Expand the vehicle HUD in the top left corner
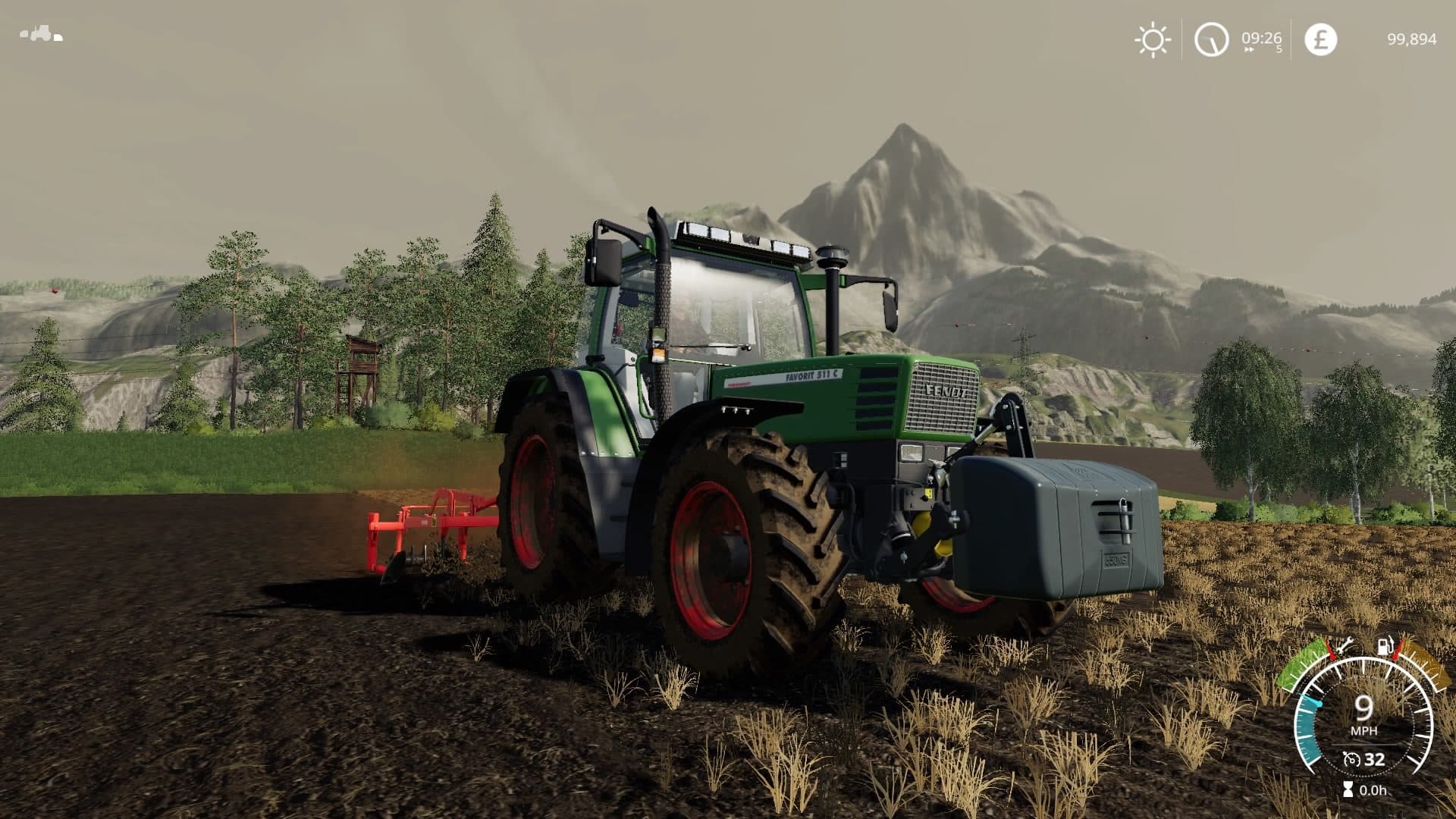 pyautogui.click(x=42, y=32)
